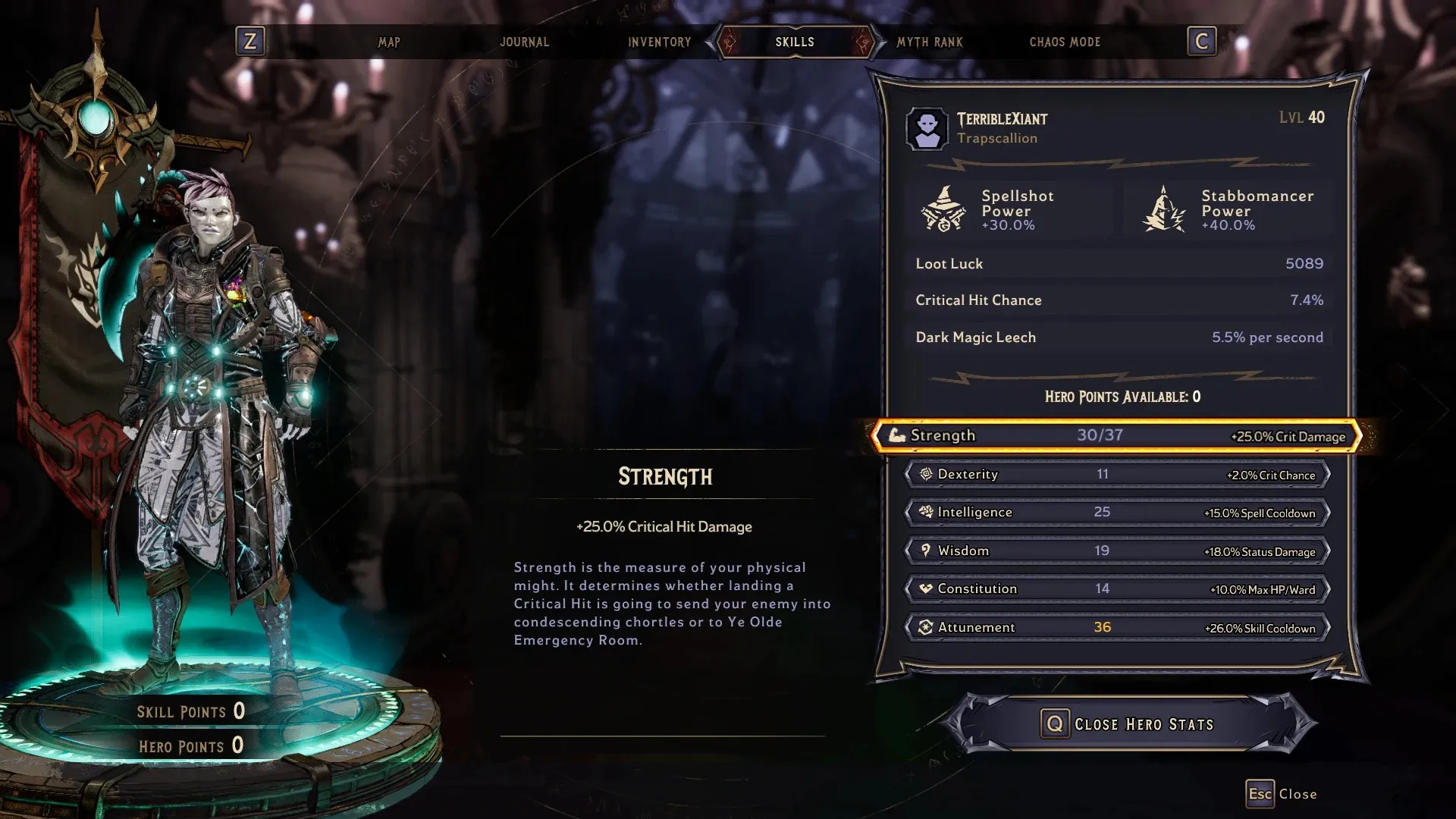Switch to Chaos Mode tab
This screenshot has height=819, width=1456.
coord(1064,42)
